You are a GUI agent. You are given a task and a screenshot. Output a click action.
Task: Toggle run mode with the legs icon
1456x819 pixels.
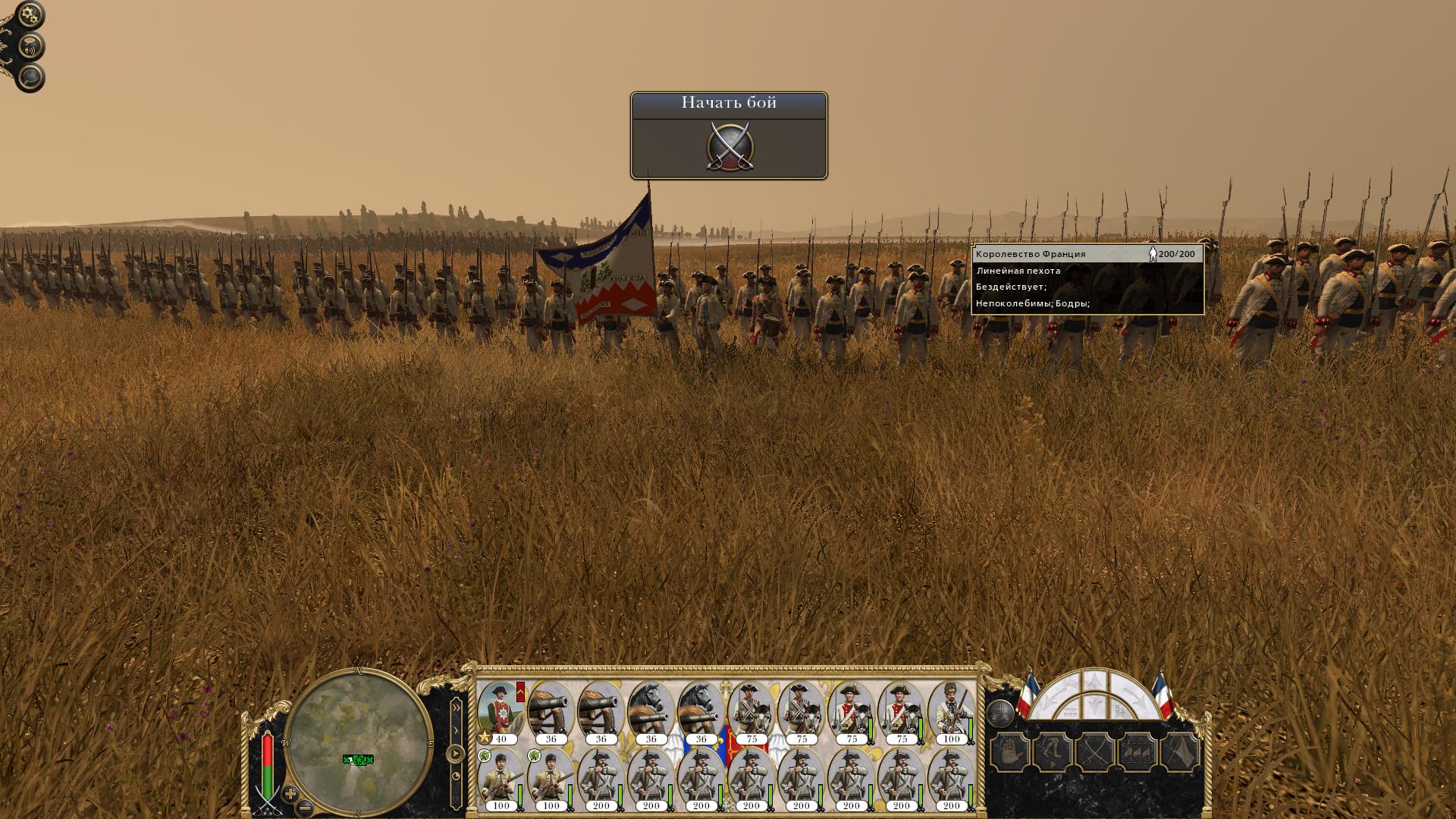1053,753
